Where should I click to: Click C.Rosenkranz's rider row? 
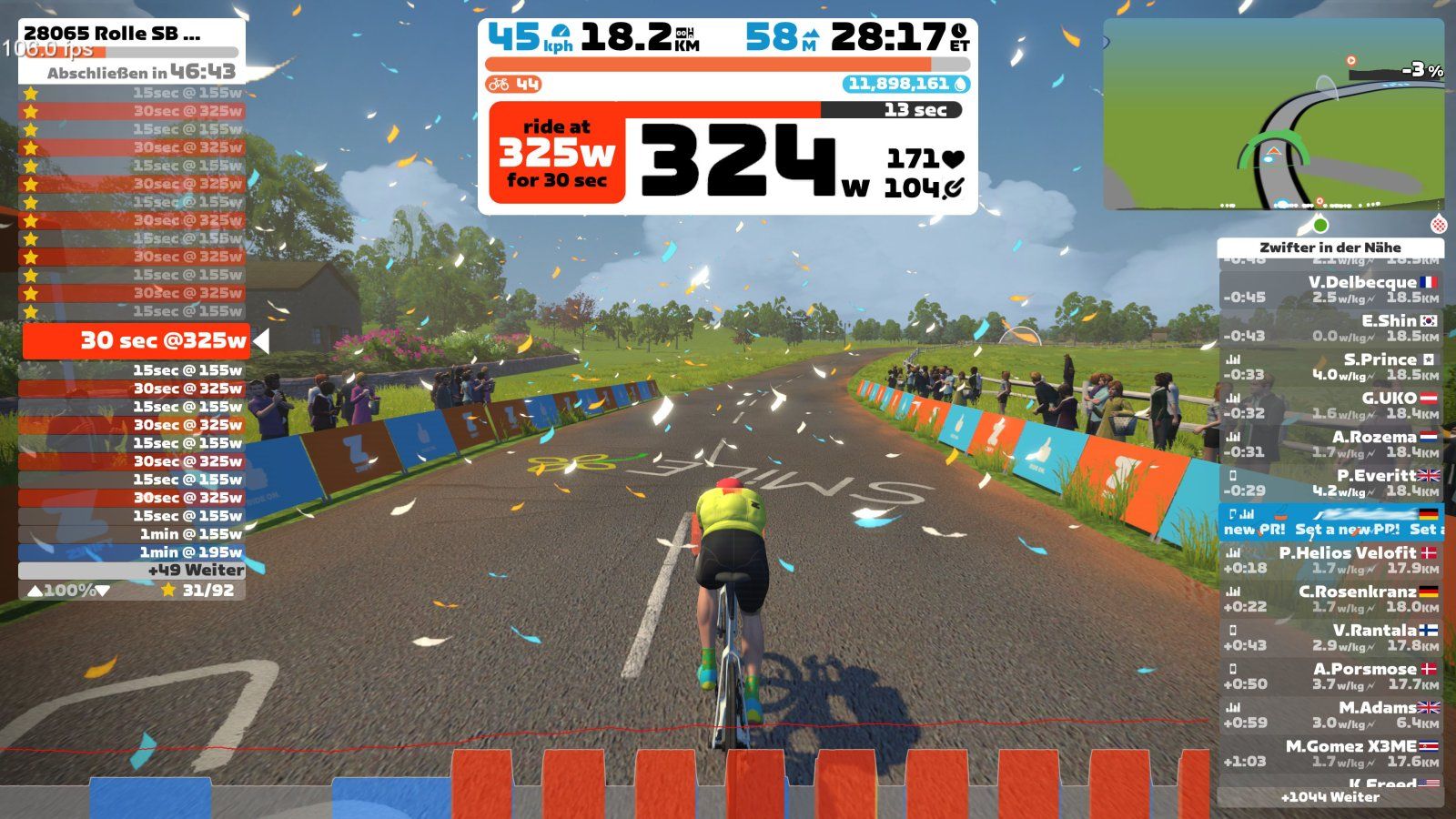click(1330, 599)
